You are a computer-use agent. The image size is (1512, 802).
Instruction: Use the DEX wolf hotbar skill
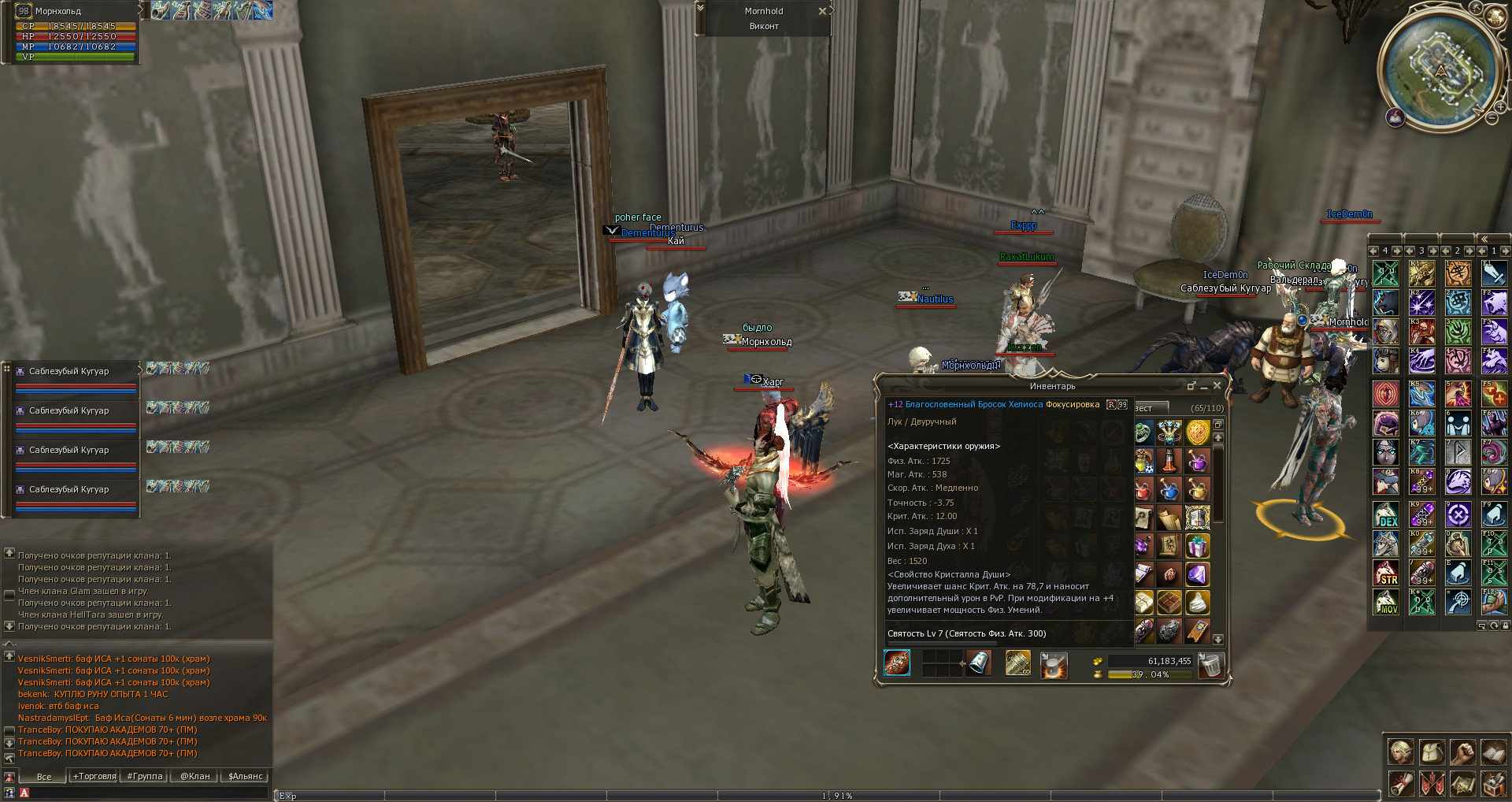coord(1386,514)
